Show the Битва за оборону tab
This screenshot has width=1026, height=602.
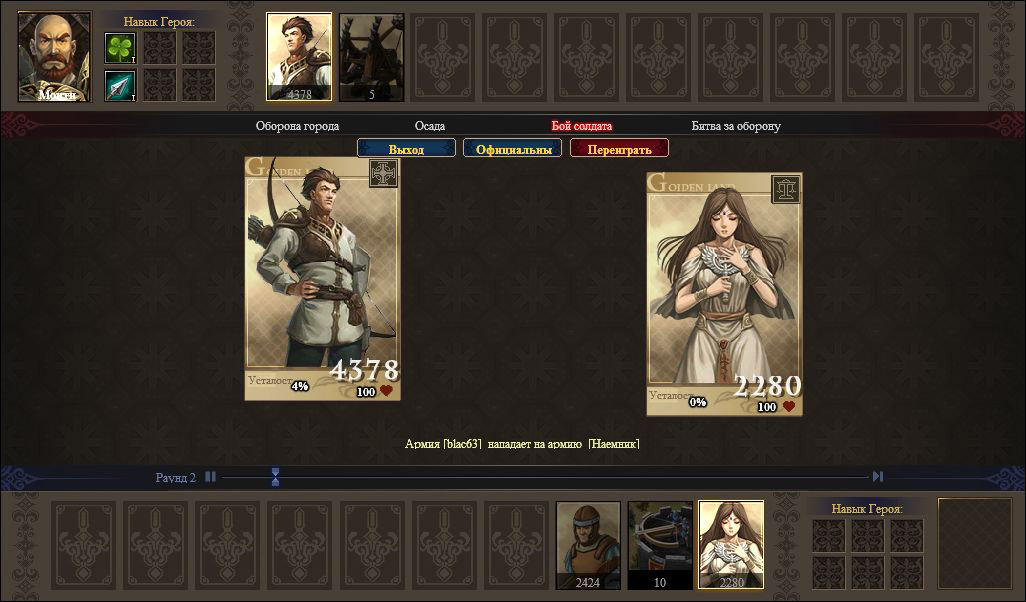tap(736, 126)
